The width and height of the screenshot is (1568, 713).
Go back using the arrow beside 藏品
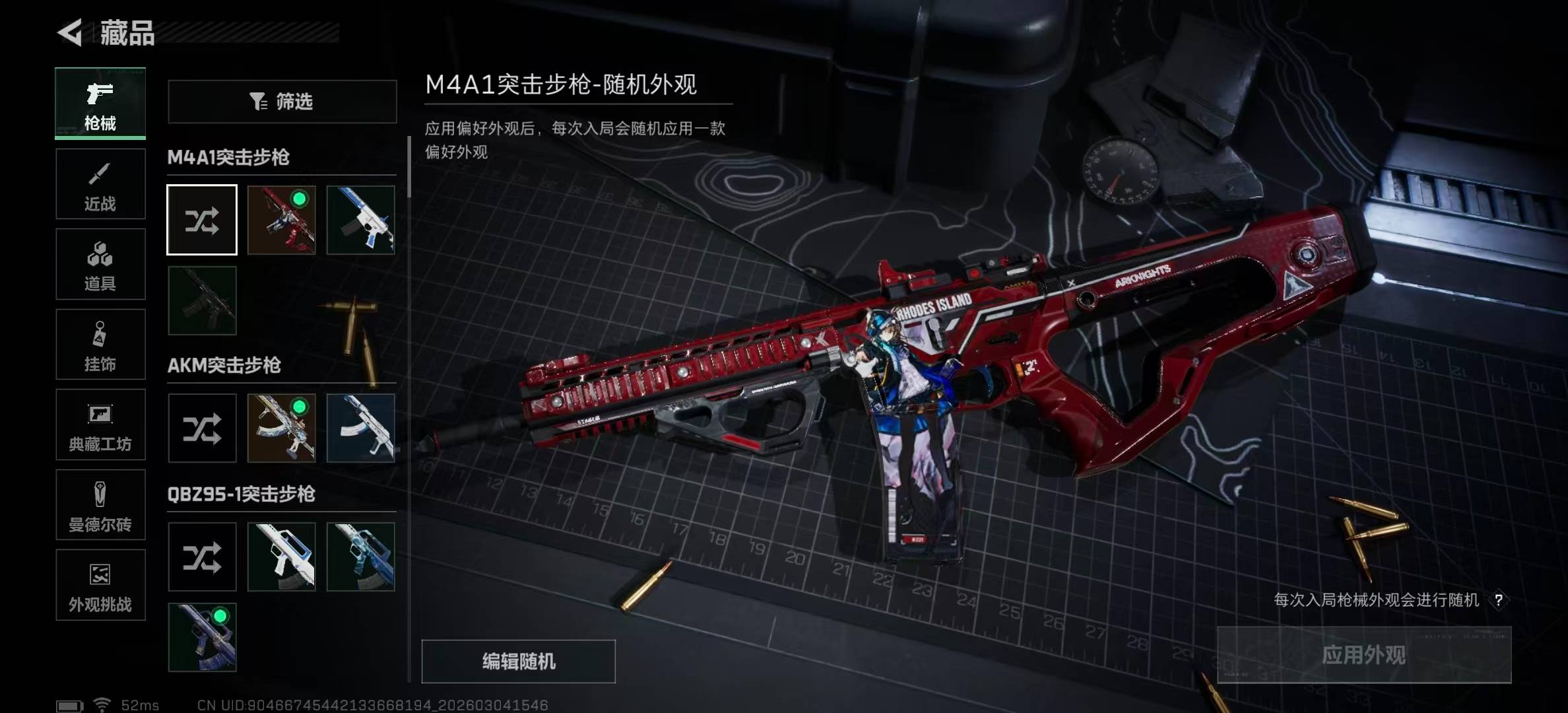(70, 32)
